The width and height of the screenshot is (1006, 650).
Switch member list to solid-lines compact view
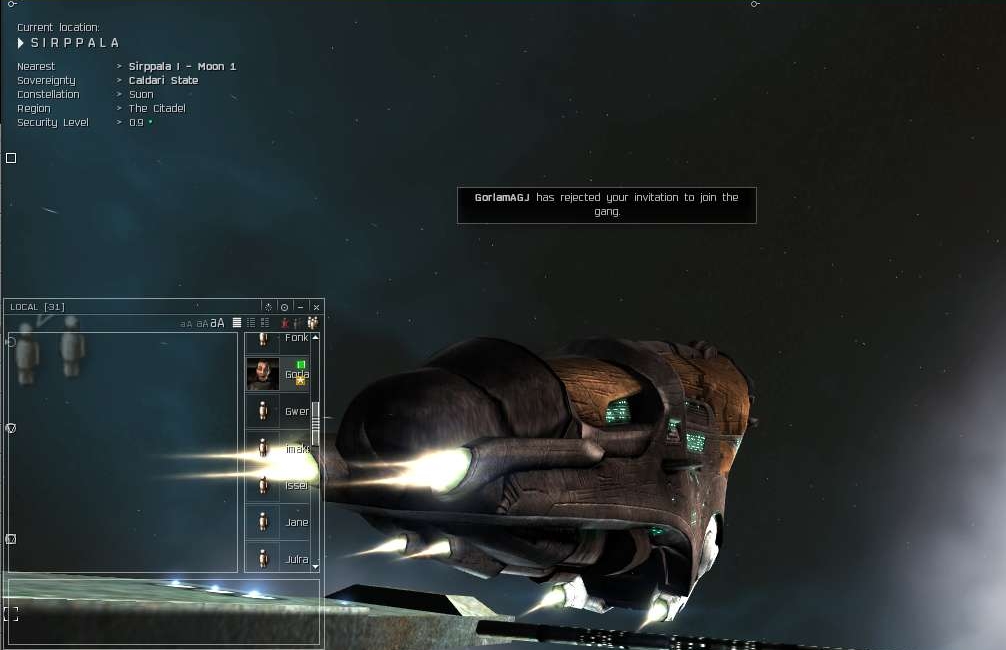pyautogui.click(x=237, y=323)
